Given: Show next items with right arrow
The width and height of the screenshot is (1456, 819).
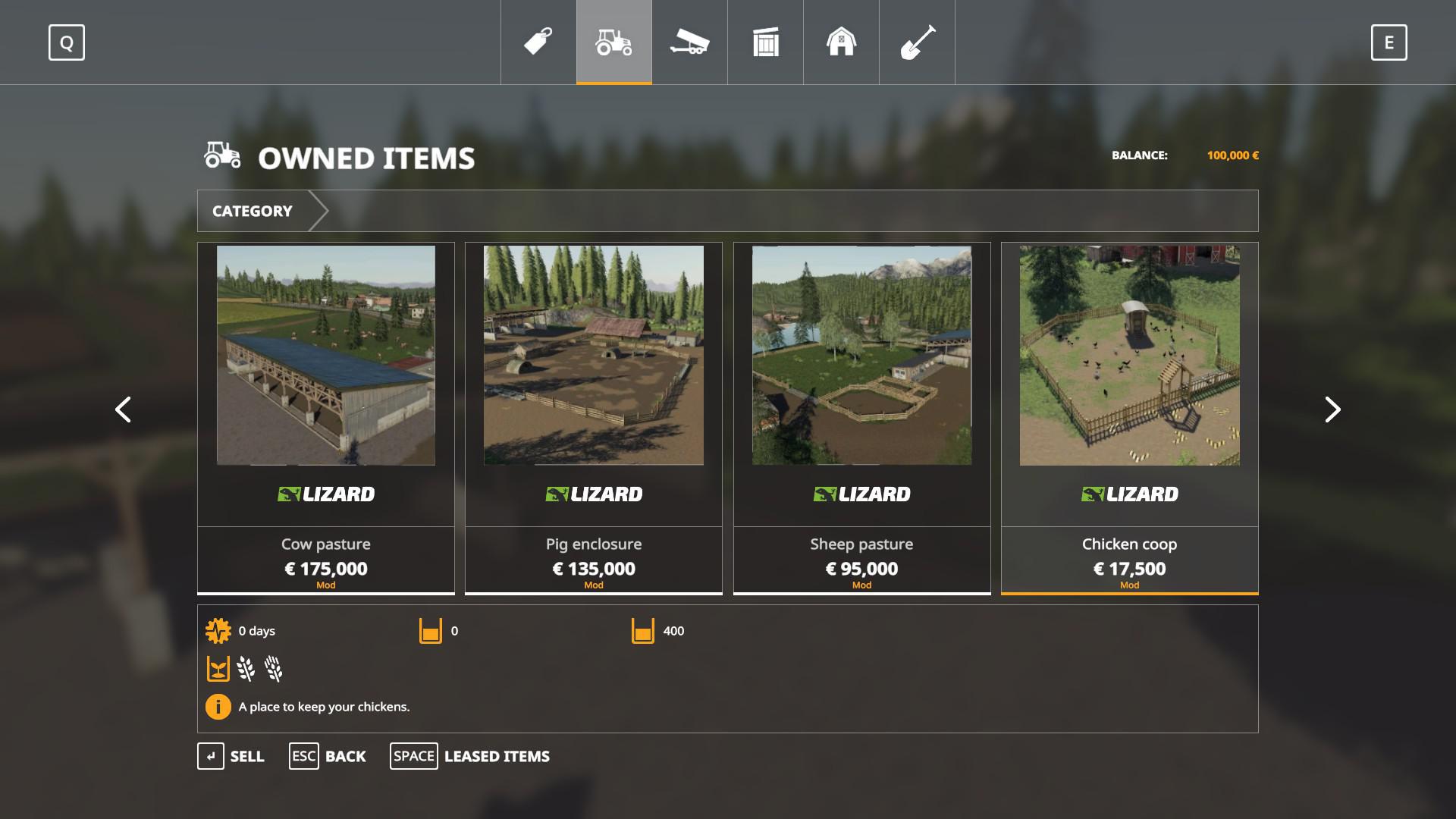Looking at the screenshot, I should tap(1332, 409).
